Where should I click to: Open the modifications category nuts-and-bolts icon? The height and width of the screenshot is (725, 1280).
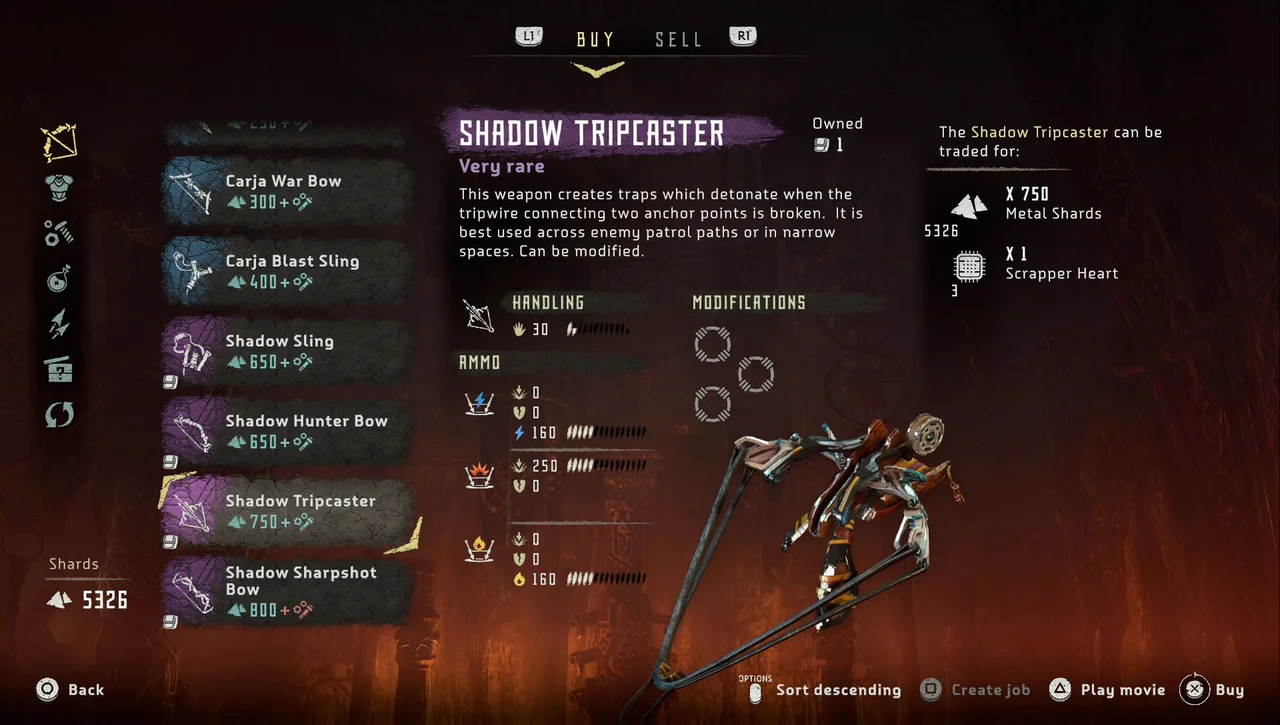(x=58, y=232)
